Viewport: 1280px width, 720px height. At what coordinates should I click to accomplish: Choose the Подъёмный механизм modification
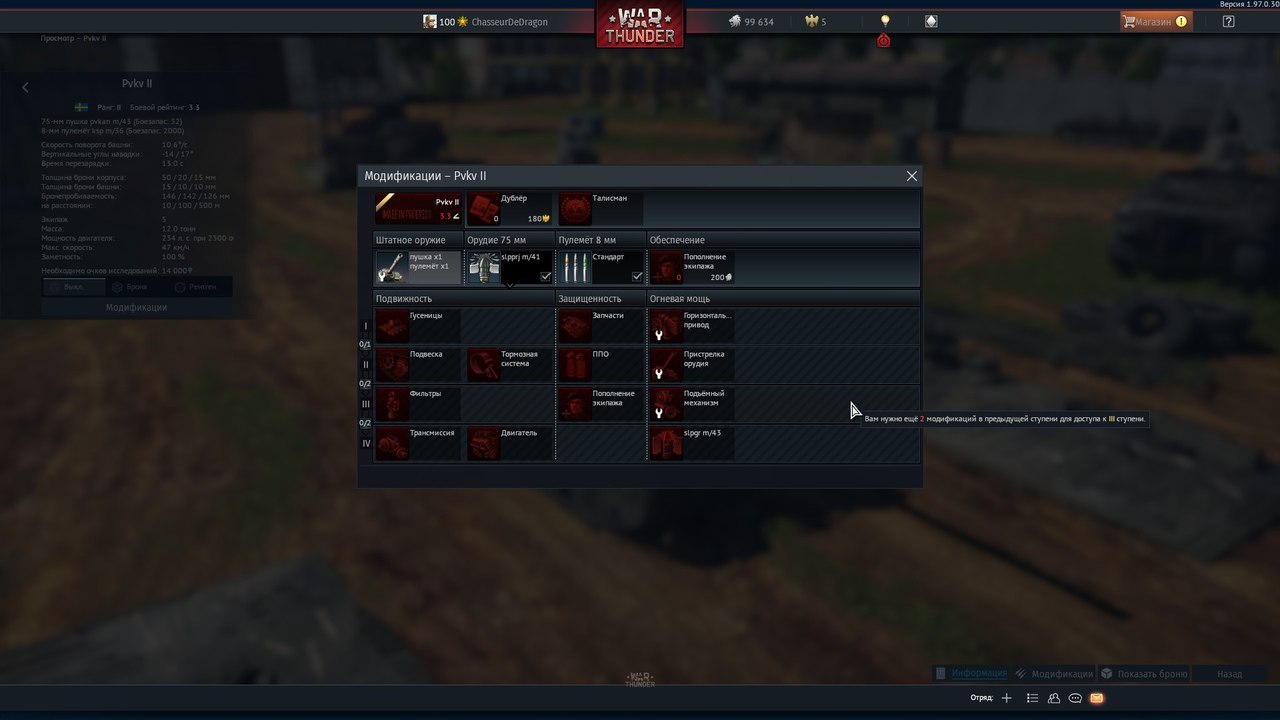click(692, 404)
